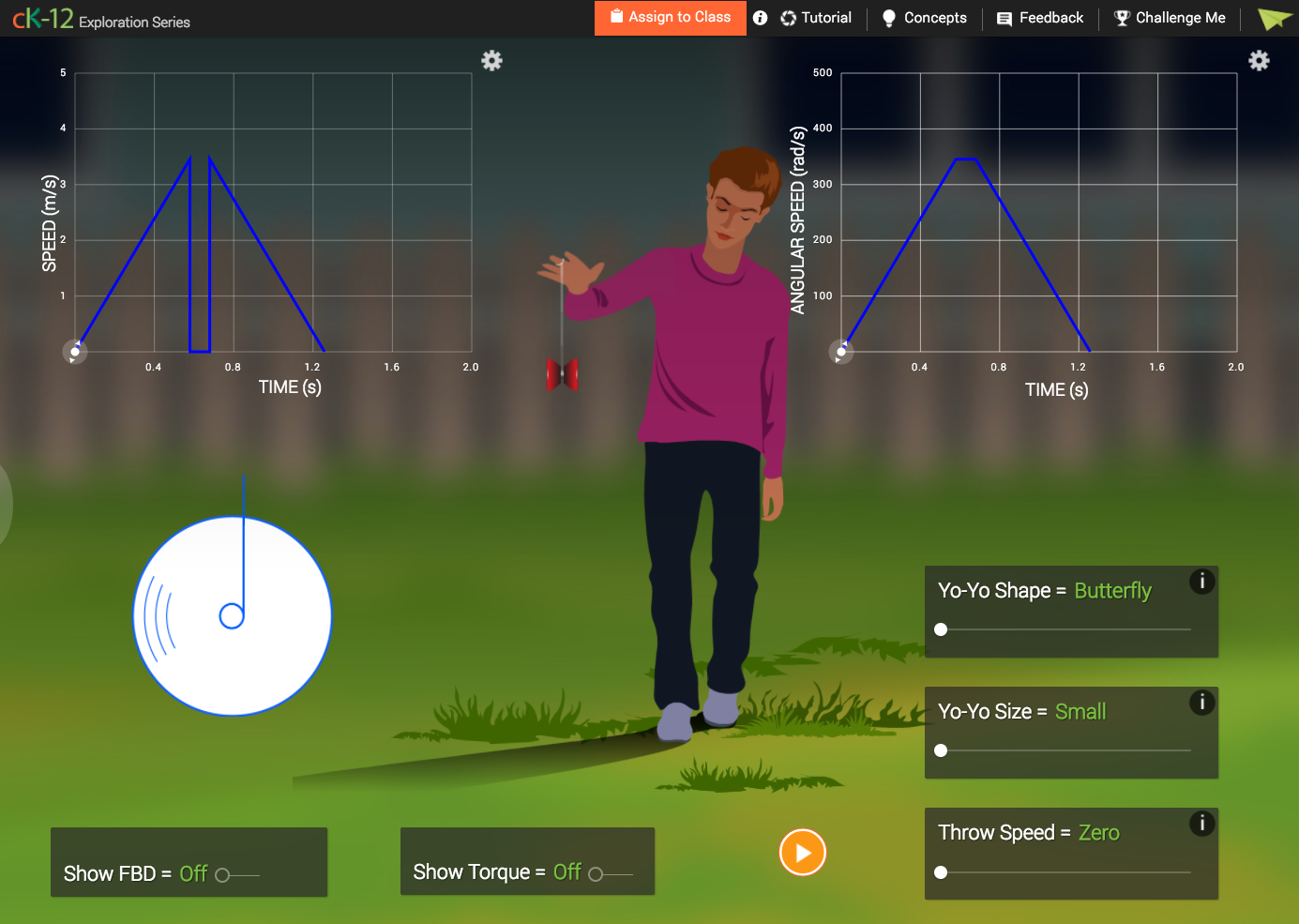Click the angular speed graph play marker
1299x924 pixels.
[841, 351]
